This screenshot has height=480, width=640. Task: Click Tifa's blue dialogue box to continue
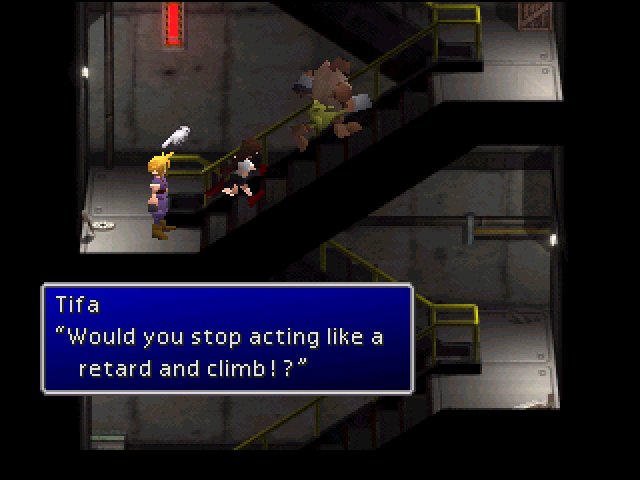[227, 339]
